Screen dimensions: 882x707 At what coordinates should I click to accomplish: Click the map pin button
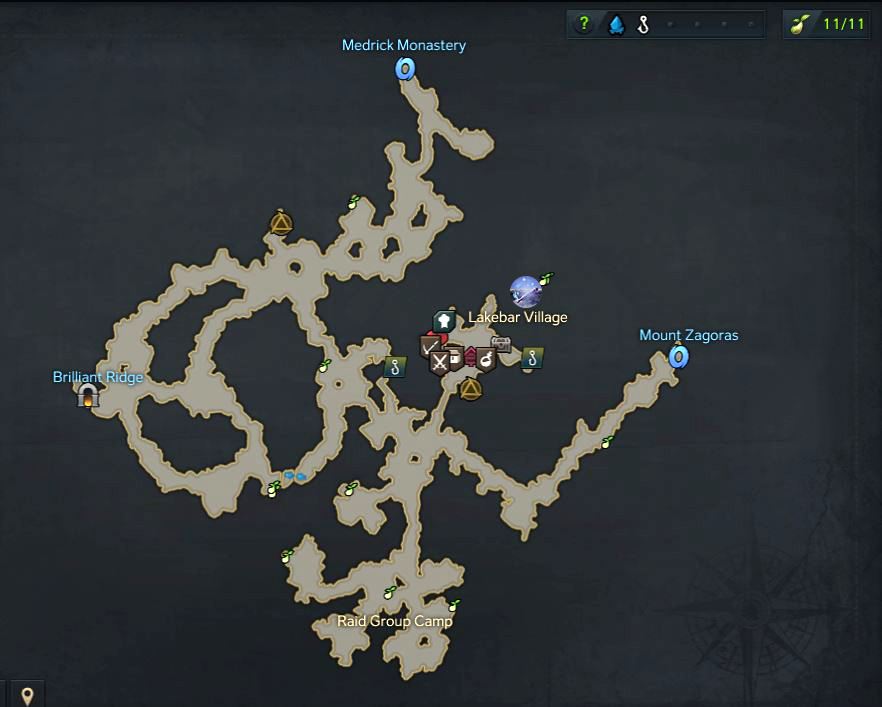(x=27, y=693)
